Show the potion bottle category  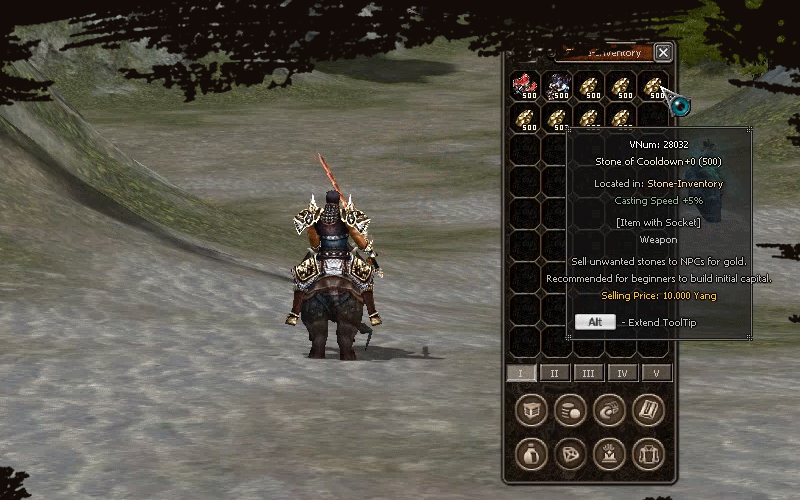531,453
